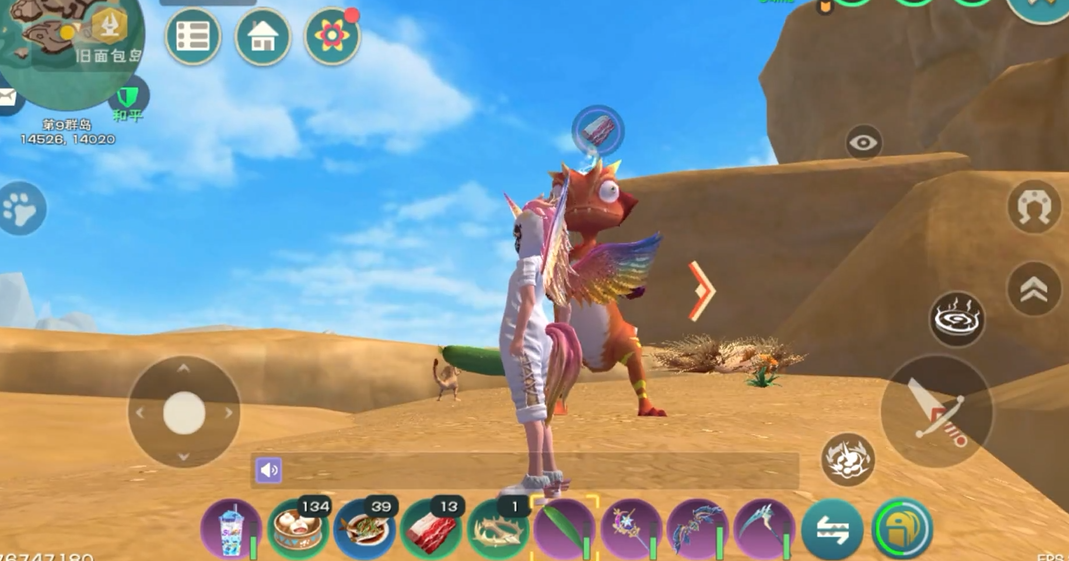This screenshot has height=561, width=1069.
Task: Select the steamed buns slot with 134
Action: click(x=298, y=529)
